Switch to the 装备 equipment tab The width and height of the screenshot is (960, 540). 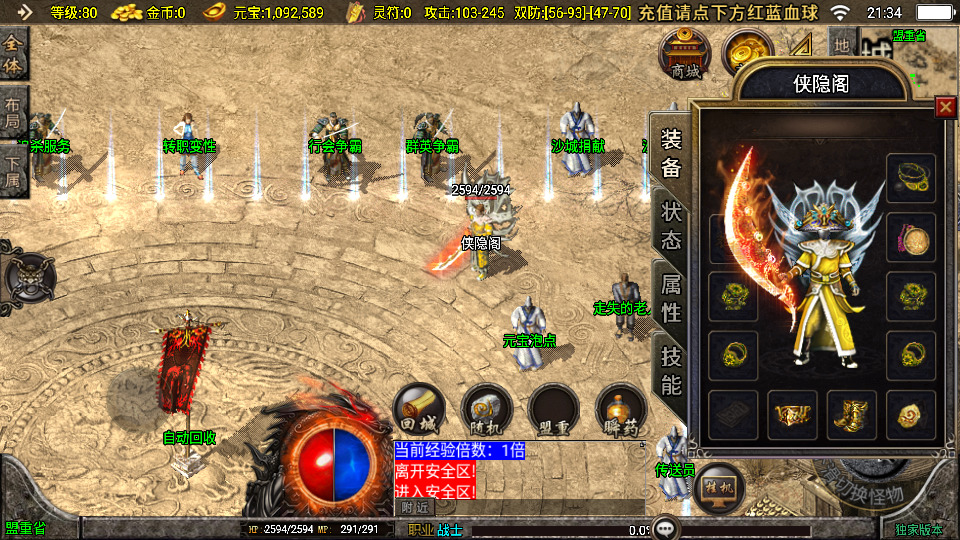tap(671, 153)
